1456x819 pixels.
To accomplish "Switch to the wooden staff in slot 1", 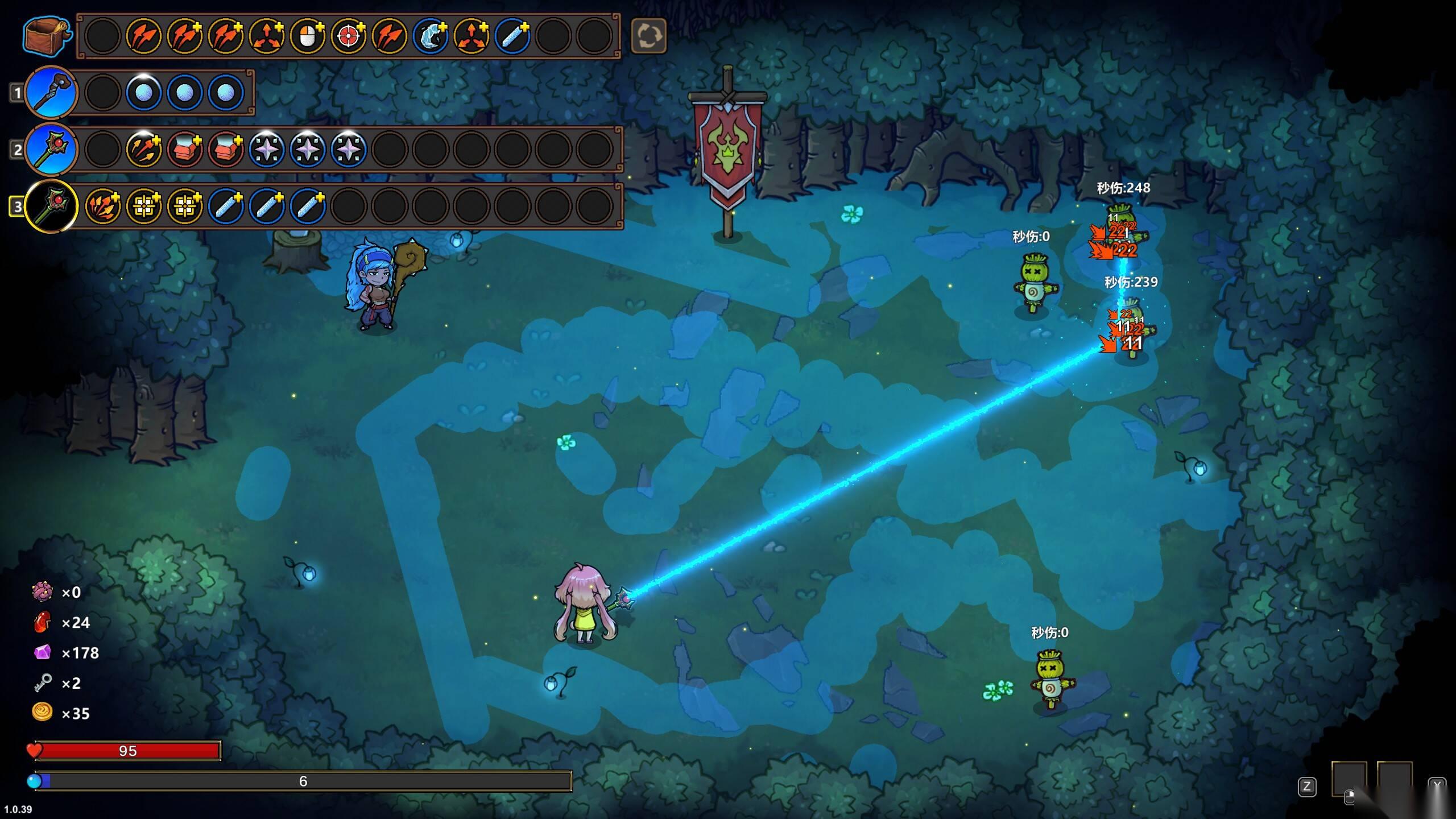I will pos(51,92).
